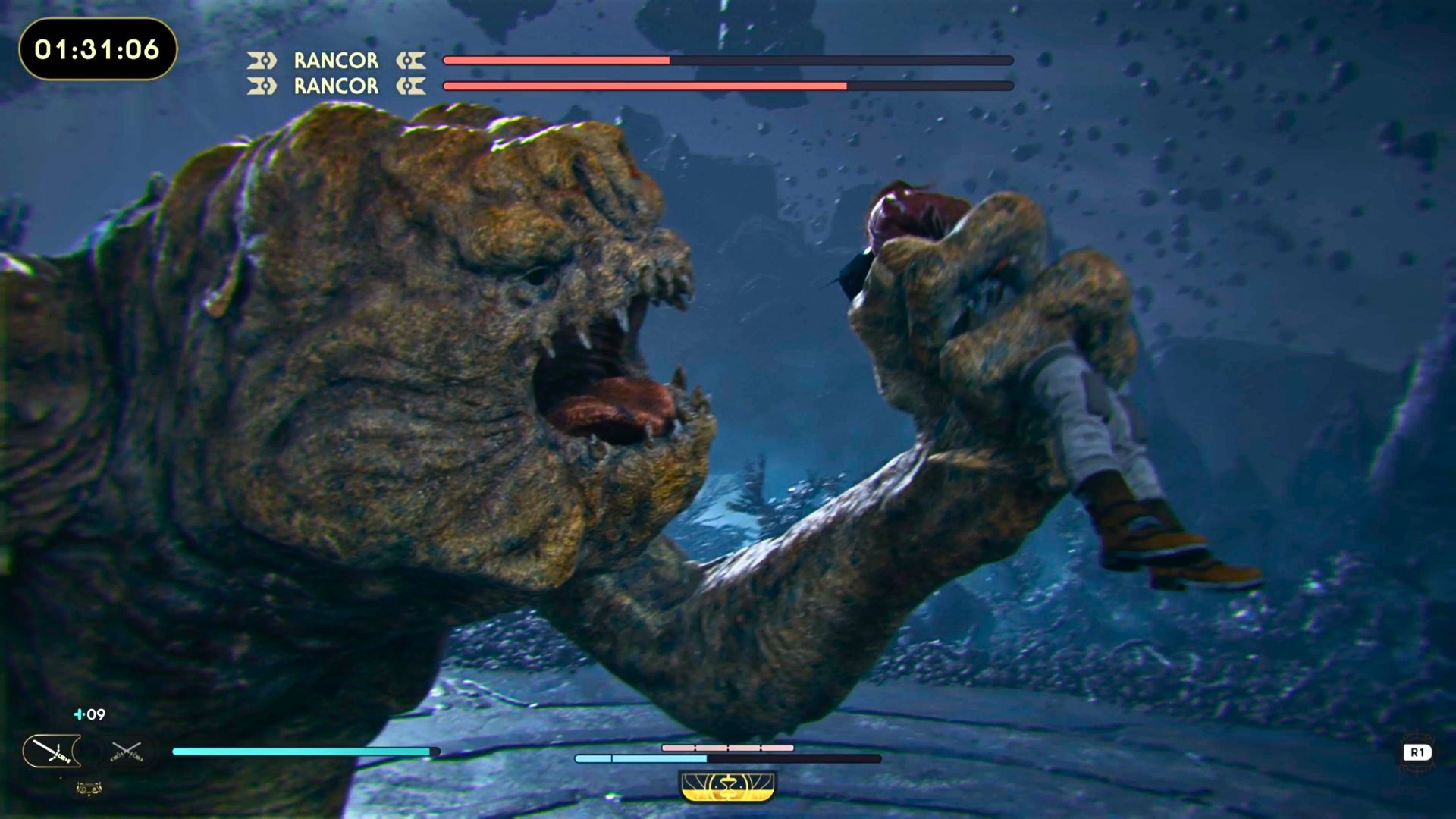1456x819 pixels.
Task: Click the stim canister icon beside 09
Action: (80, 714)
